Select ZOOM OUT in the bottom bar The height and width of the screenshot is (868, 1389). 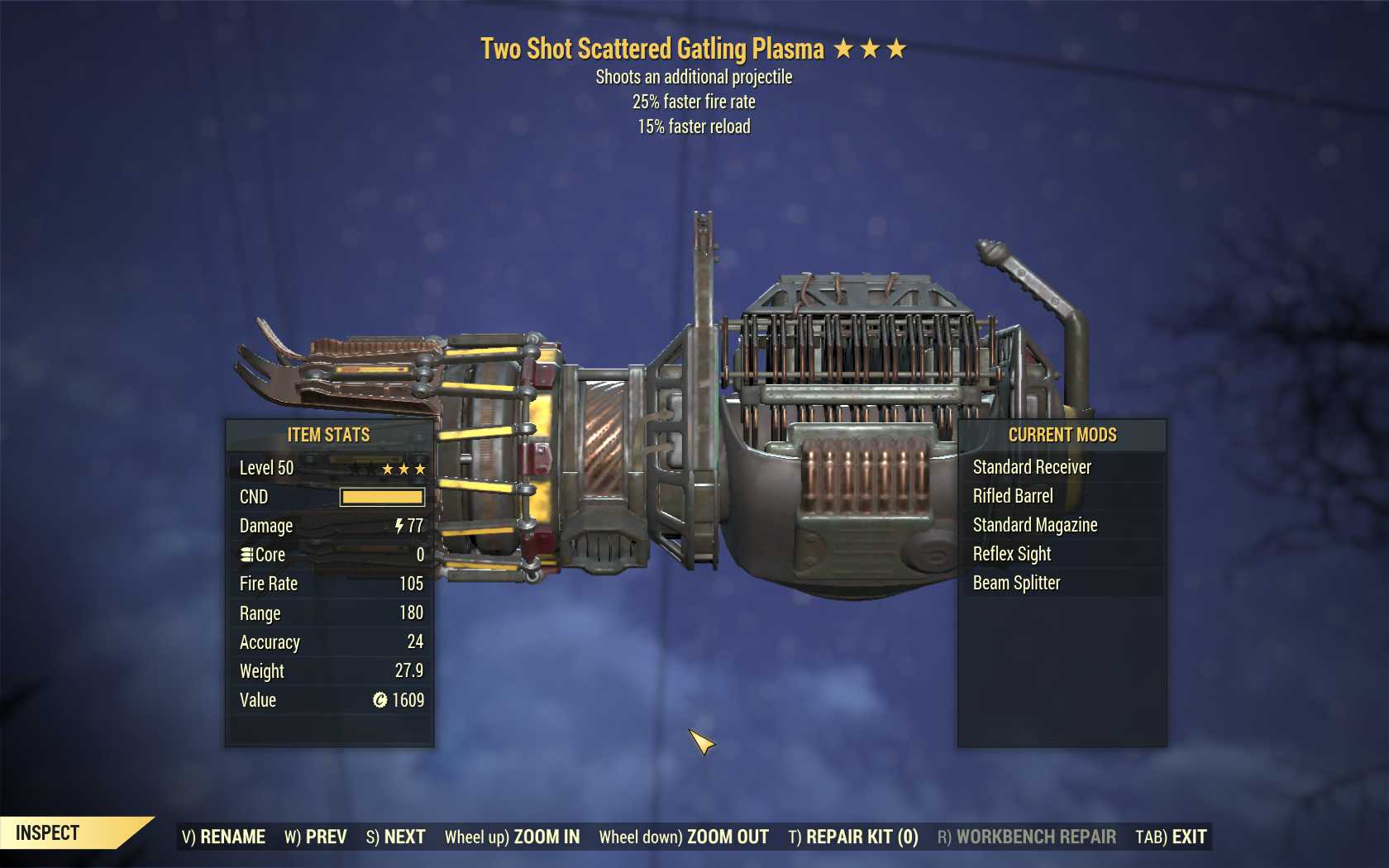pos(684,837)
